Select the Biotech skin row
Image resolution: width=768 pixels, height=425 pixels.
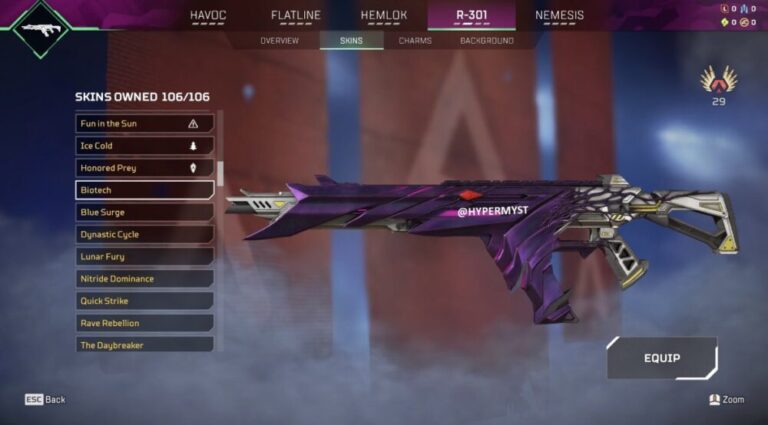tap(145, 190)
